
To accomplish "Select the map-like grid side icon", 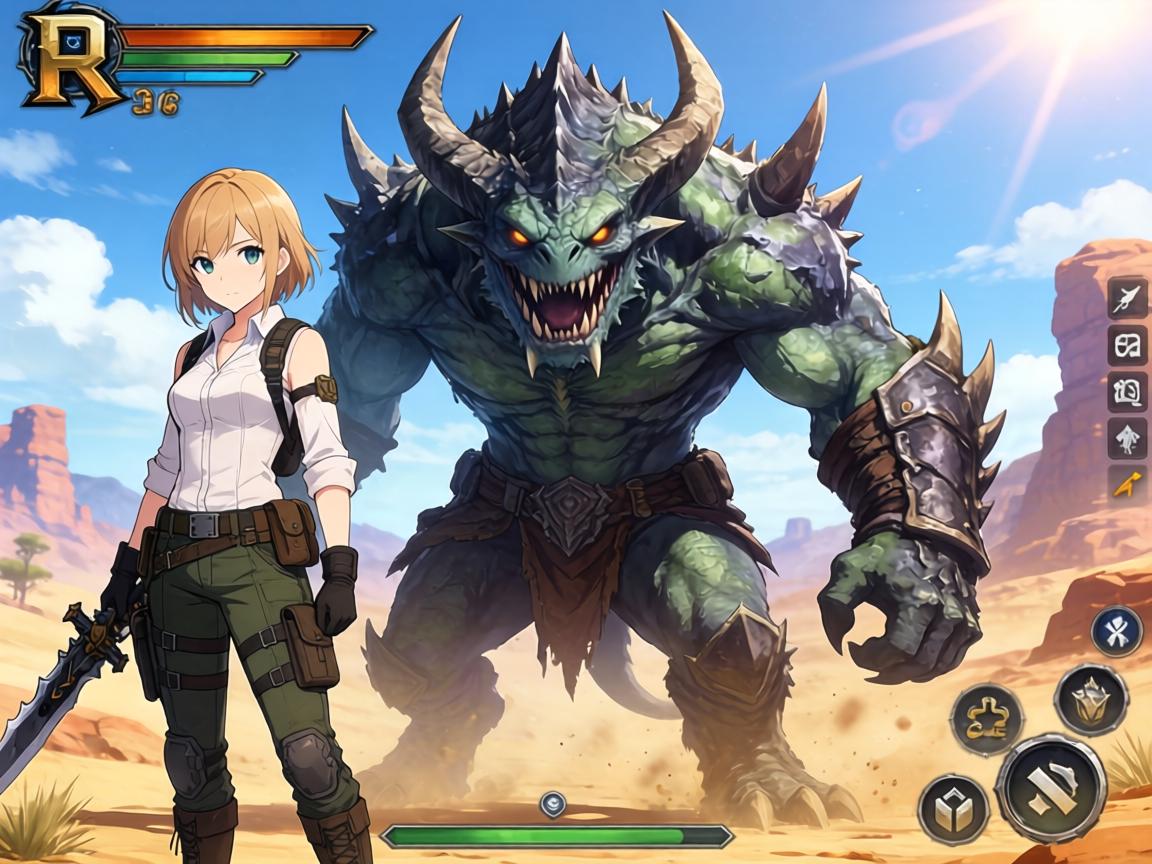I will (1127, 345).
